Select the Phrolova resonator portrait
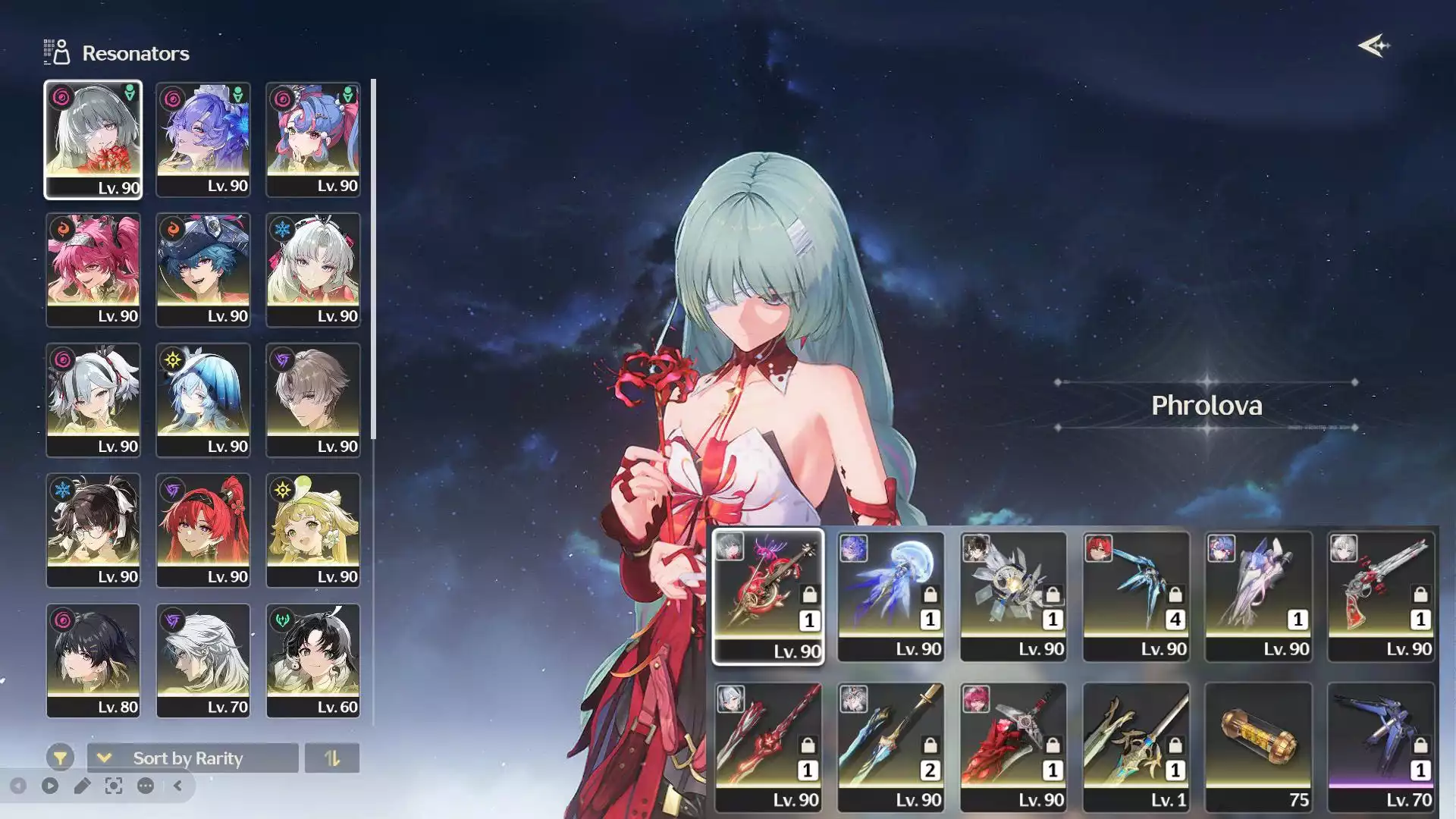 93,140
